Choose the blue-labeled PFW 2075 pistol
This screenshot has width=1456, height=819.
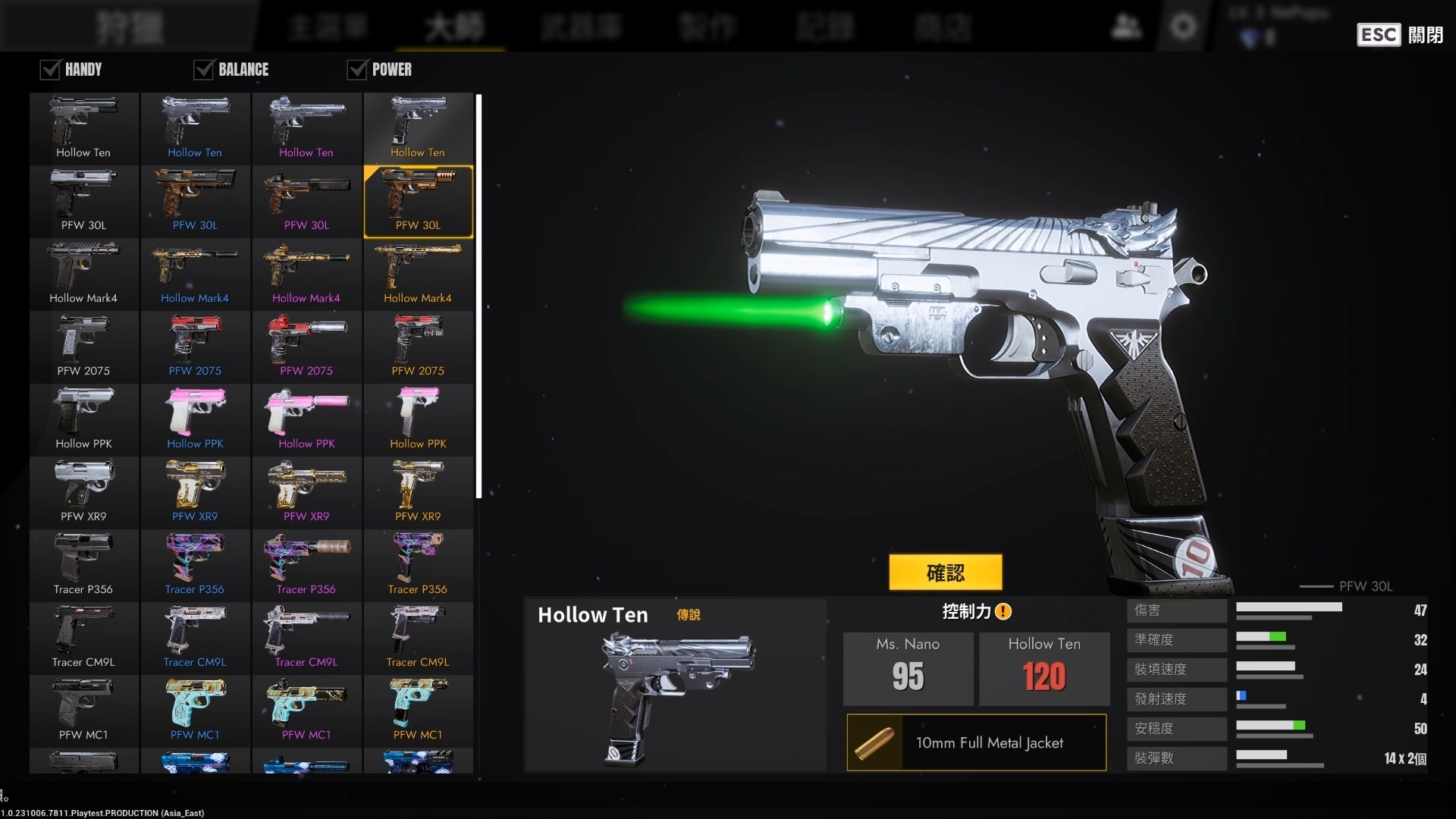[195, 347]
